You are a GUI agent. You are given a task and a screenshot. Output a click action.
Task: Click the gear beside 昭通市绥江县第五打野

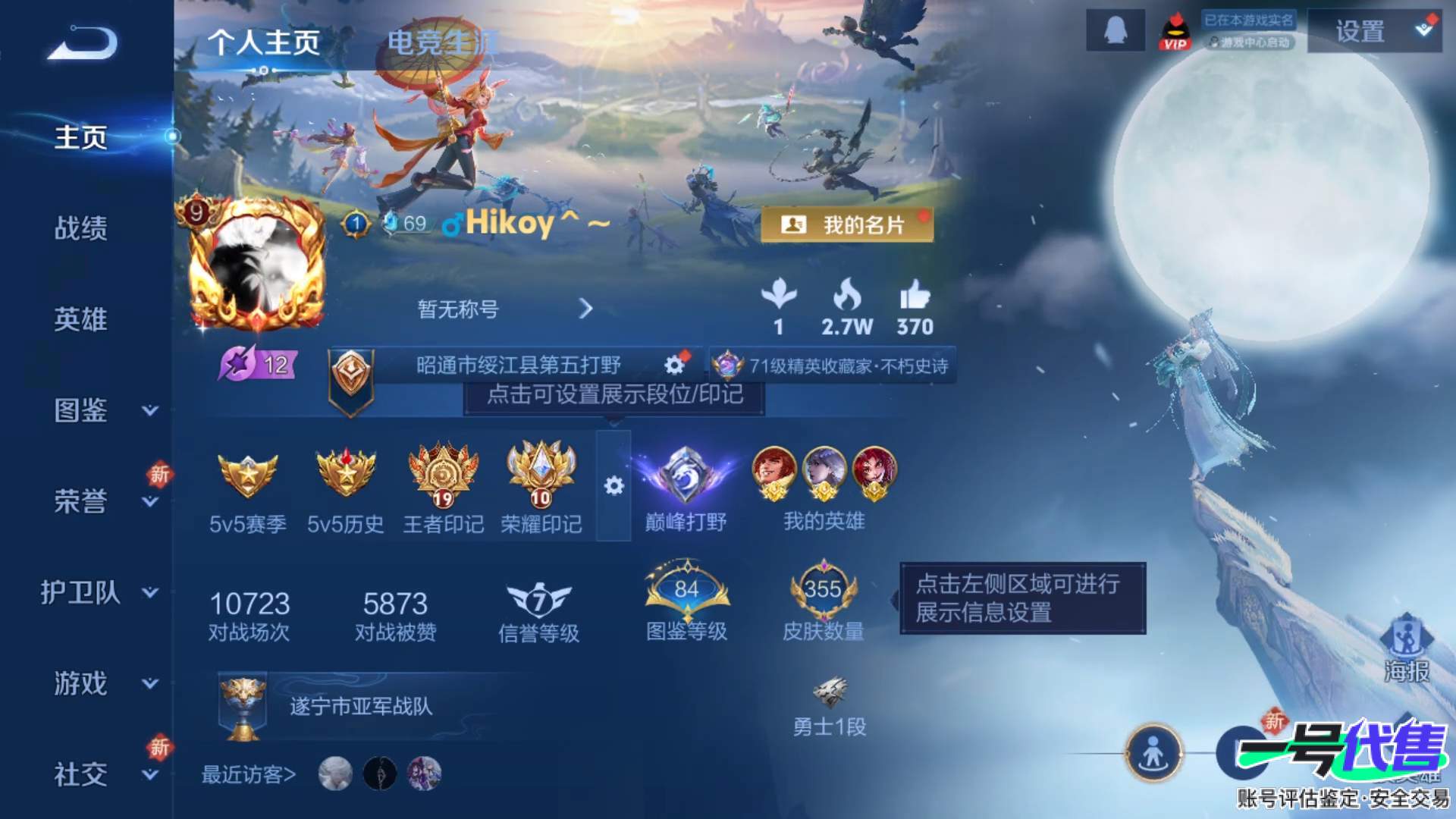click(672, 365)
